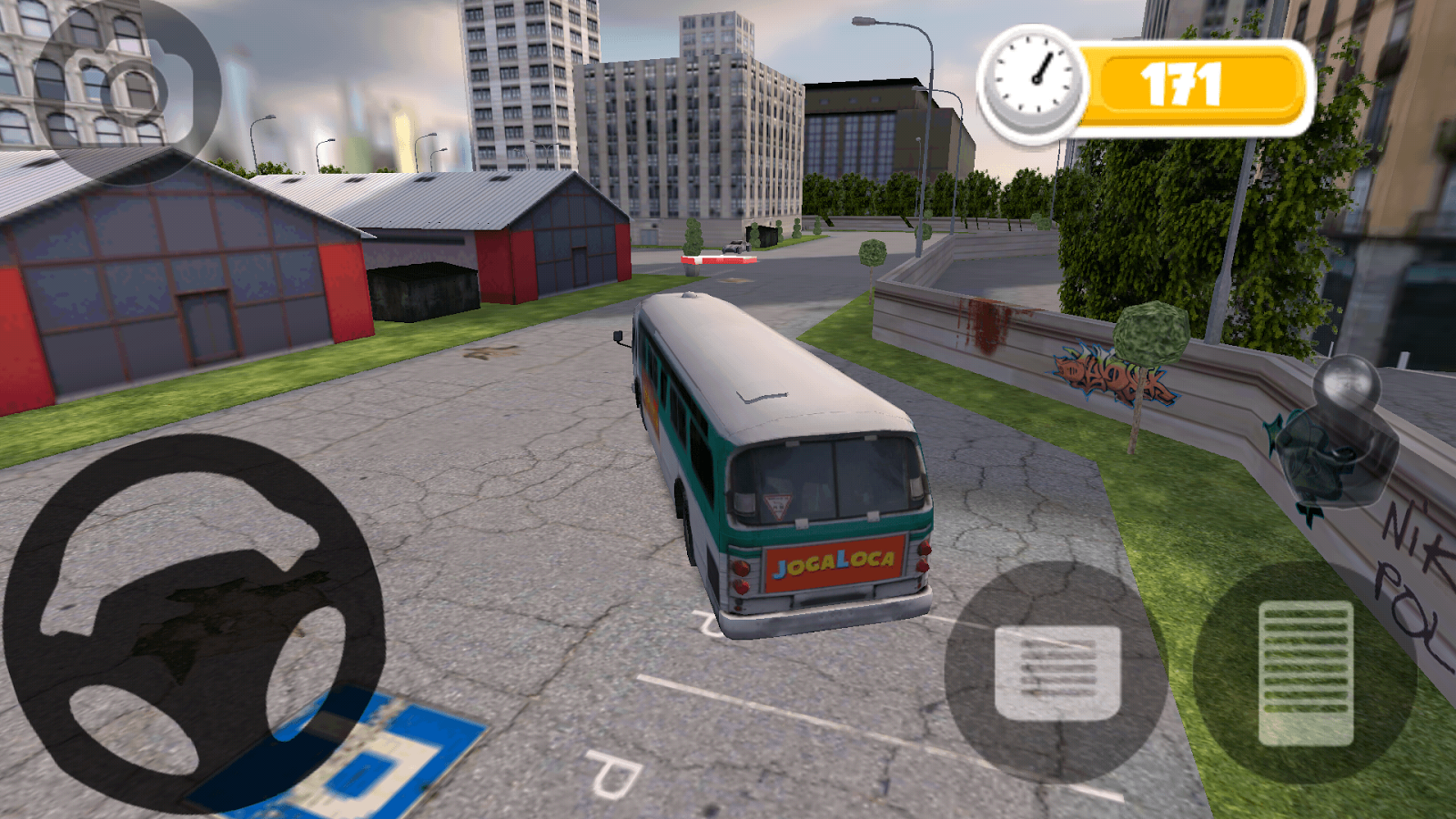Tap the bus roof hatch

[763, 393]
